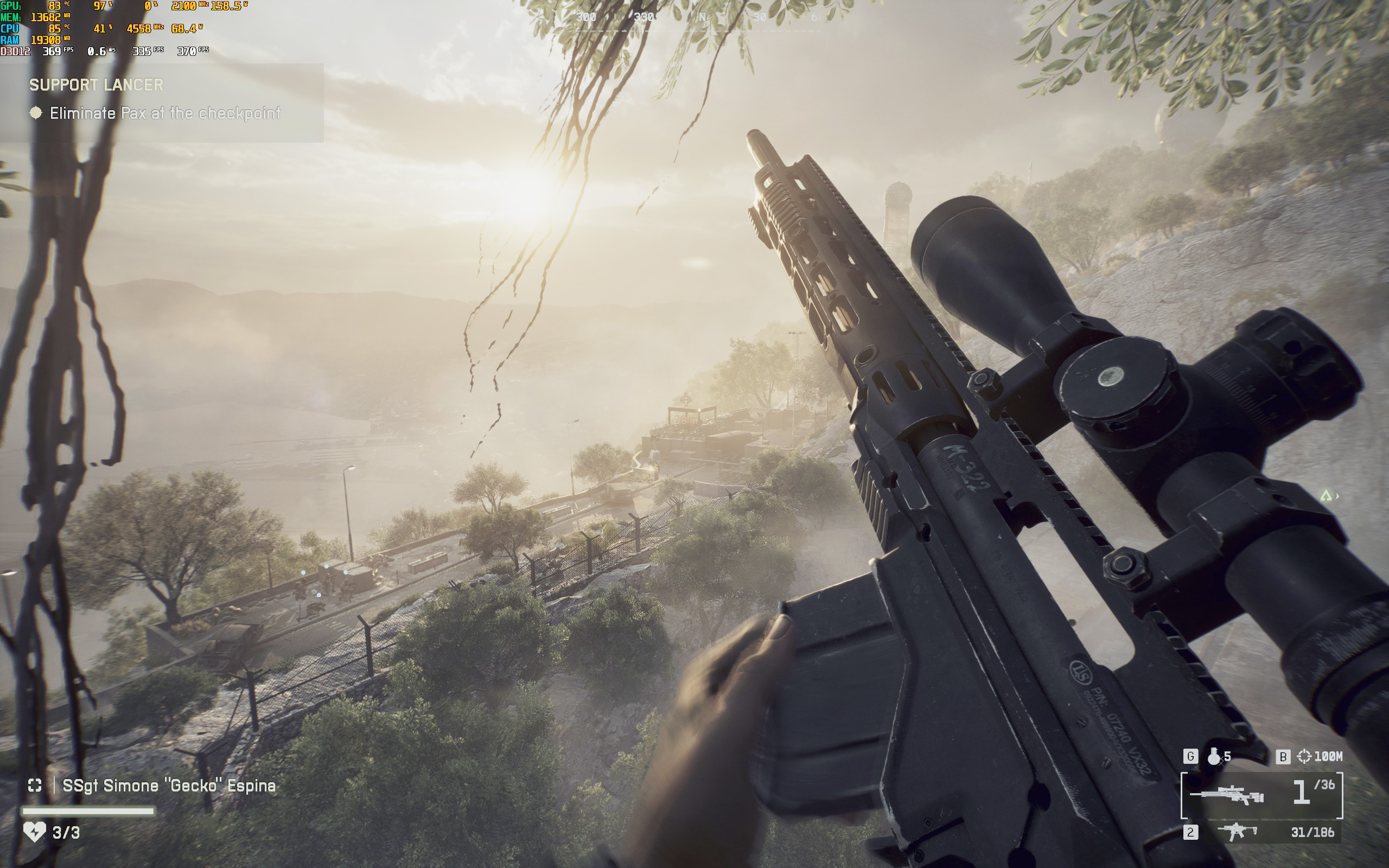Select the sniper rifle primary weapon slot
Viewport: 1389px width, 868px height.
click(1261, 795)
